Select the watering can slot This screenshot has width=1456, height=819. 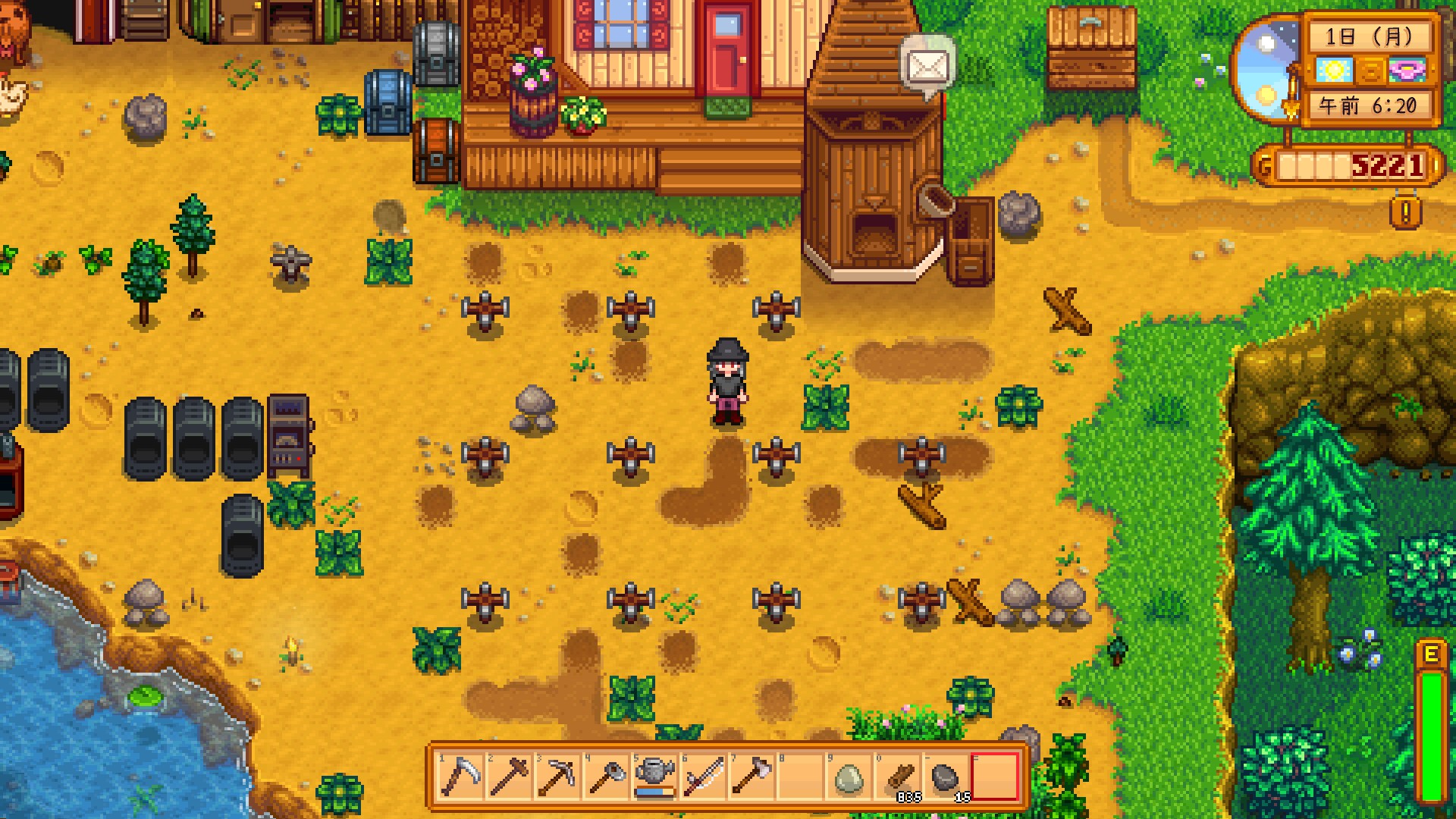tap(654, 777)
